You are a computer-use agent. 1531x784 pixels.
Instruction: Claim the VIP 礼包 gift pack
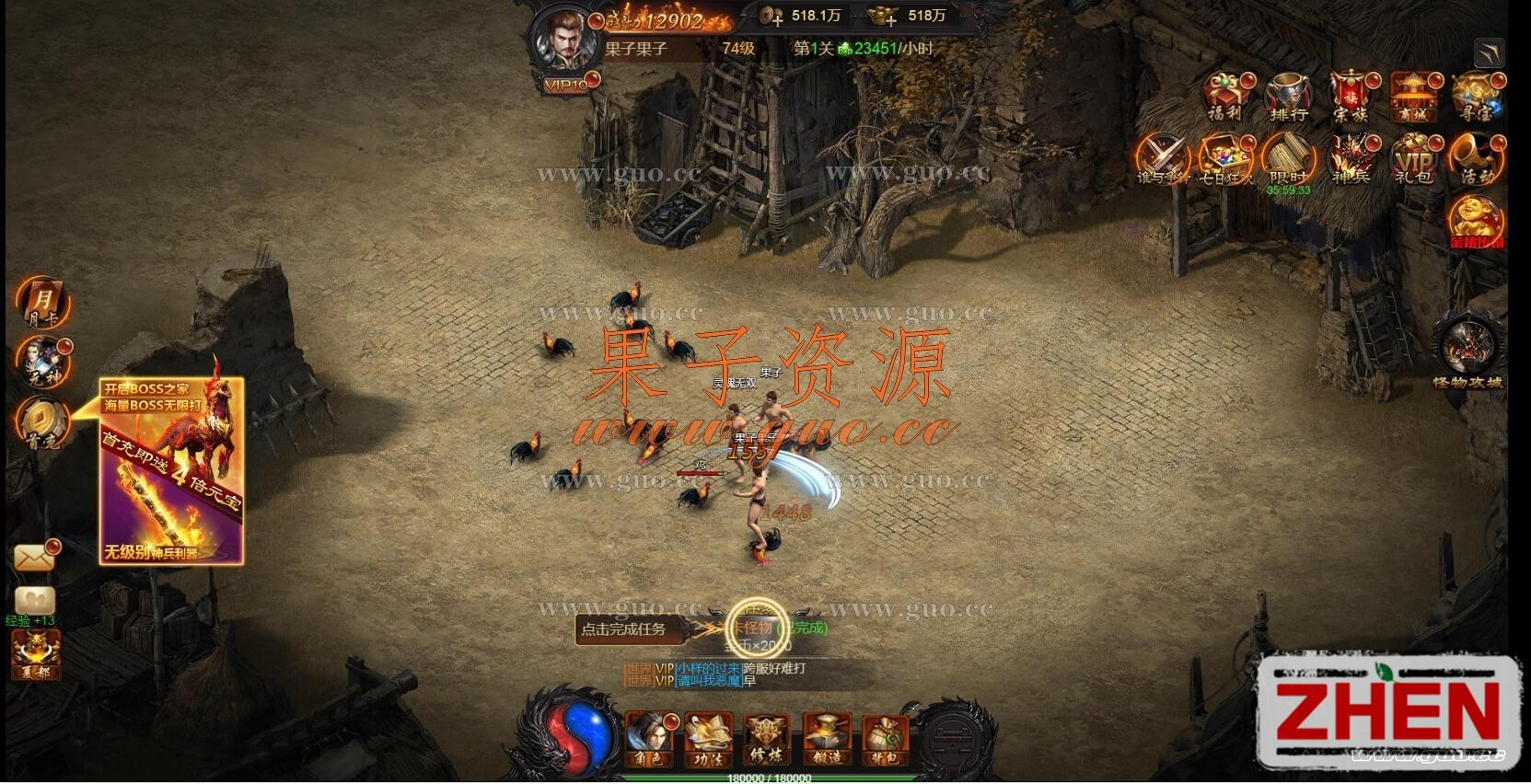pos(1412,158)
